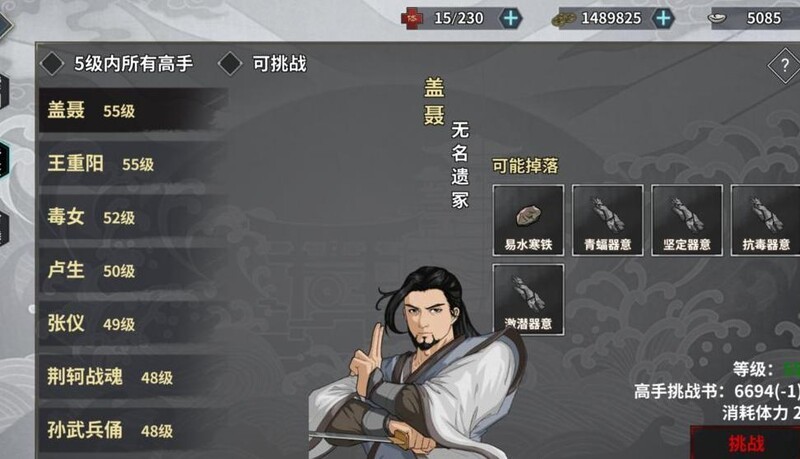Start the fight with the red 挑战 button
The width and height of the screenshot is (800, 459).
point(746,443)
